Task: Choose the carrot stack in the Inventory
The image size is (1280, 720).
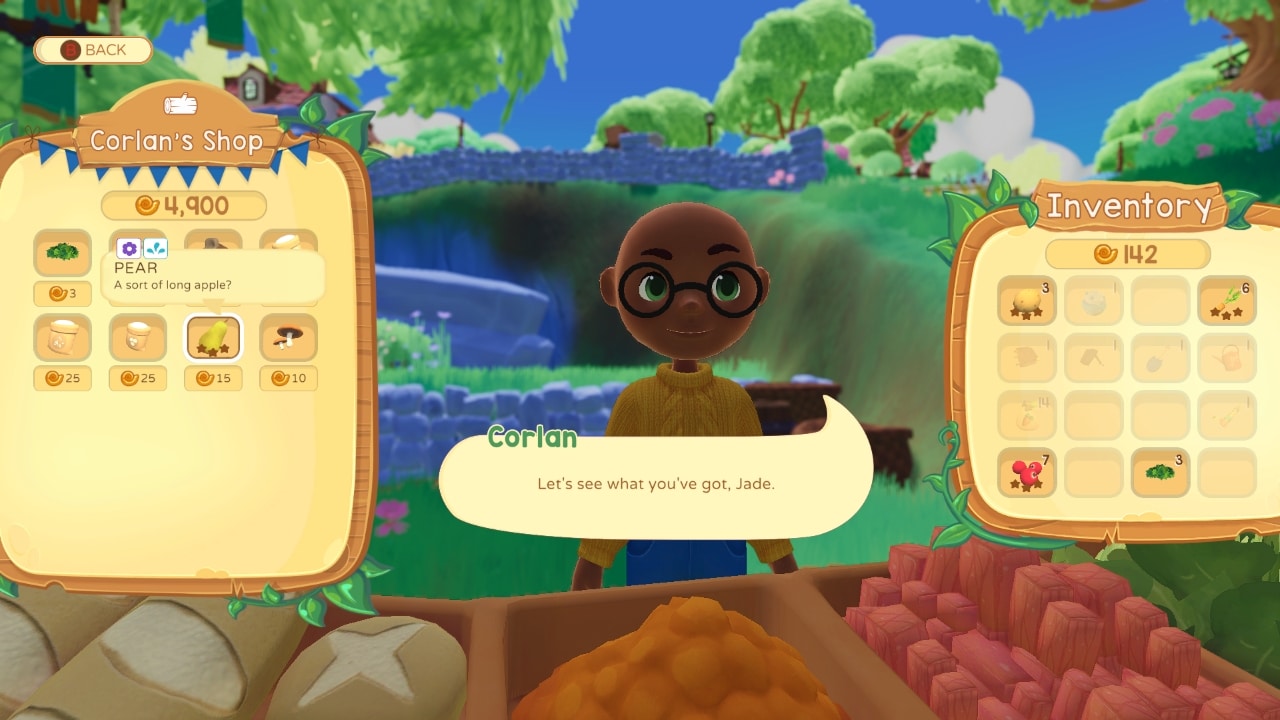Action: (x=1227, y=300)
